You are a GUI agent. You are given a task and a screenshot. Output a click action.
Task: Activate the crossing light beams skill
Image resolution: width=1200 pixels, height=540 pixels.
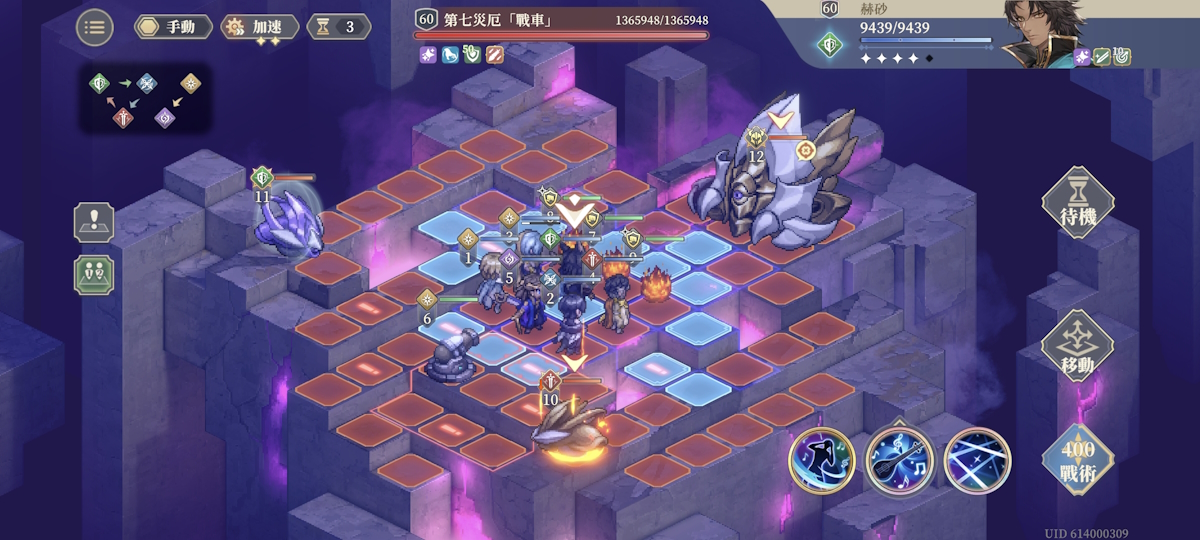977,462
